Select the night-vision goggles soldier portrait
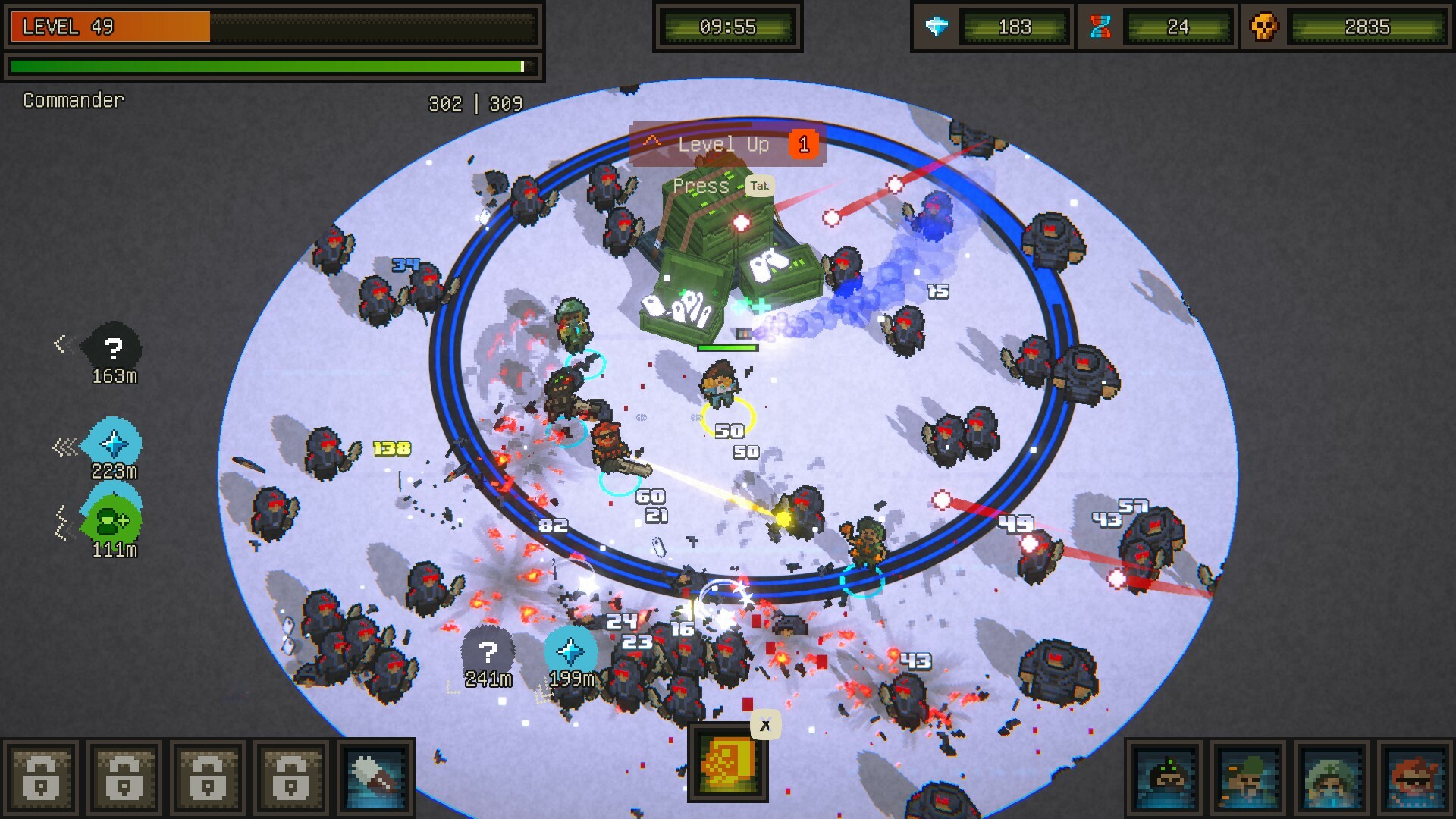 [1166, 778]
